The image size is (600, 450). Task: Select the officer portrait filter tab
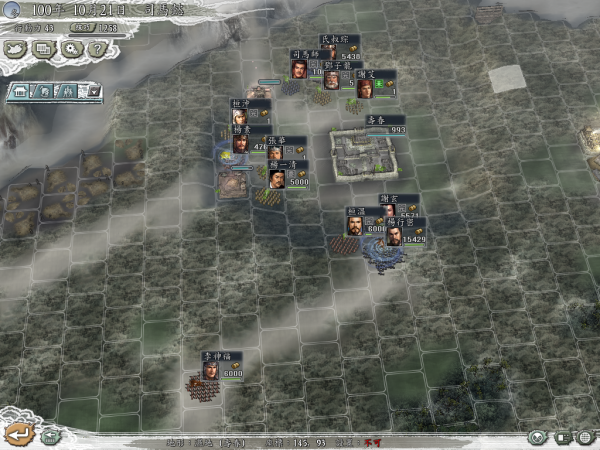pyautogui.click(x=46, y=92)
